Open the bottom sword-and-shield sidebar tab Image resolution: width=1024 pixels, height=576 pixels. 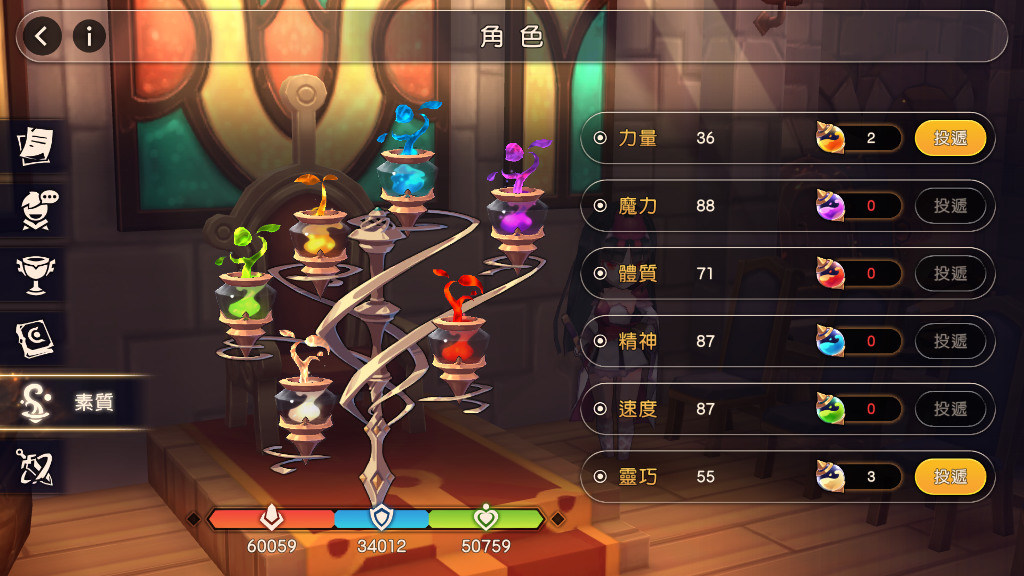point(36,466)
